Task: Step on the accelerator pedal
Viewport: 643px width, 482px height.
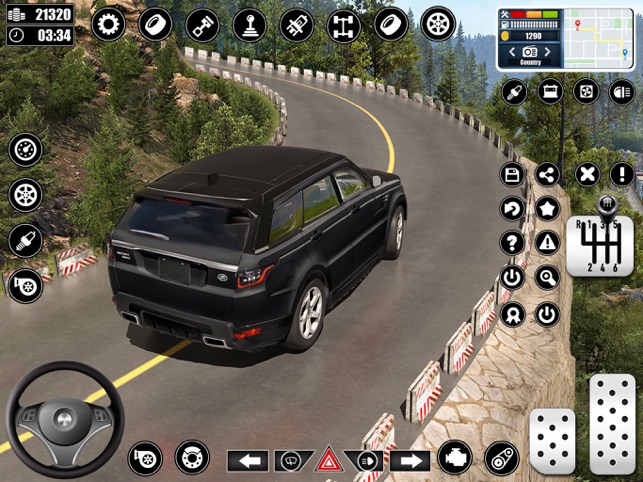Action: click(x=612, y=424)
